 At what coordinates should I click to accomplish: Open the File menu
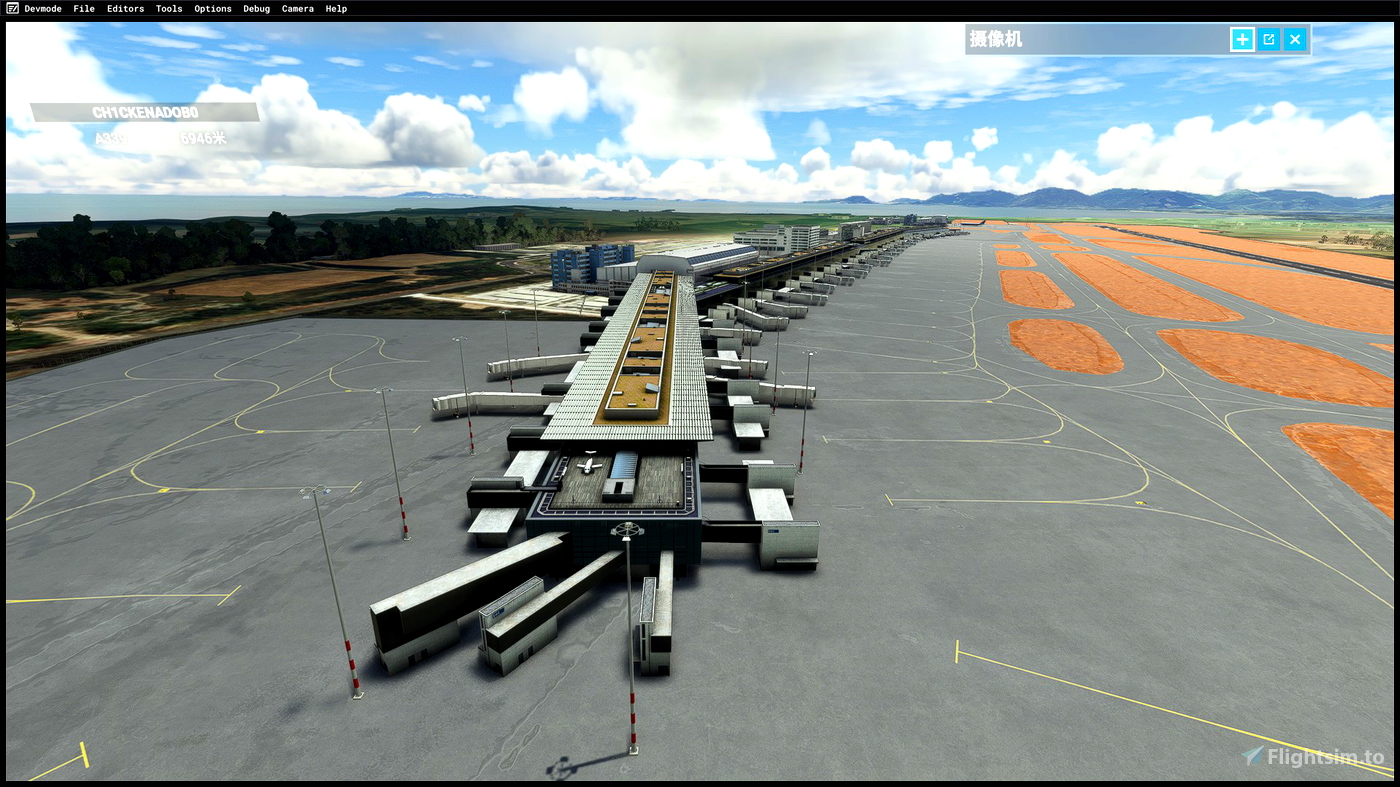pos(83,8)
